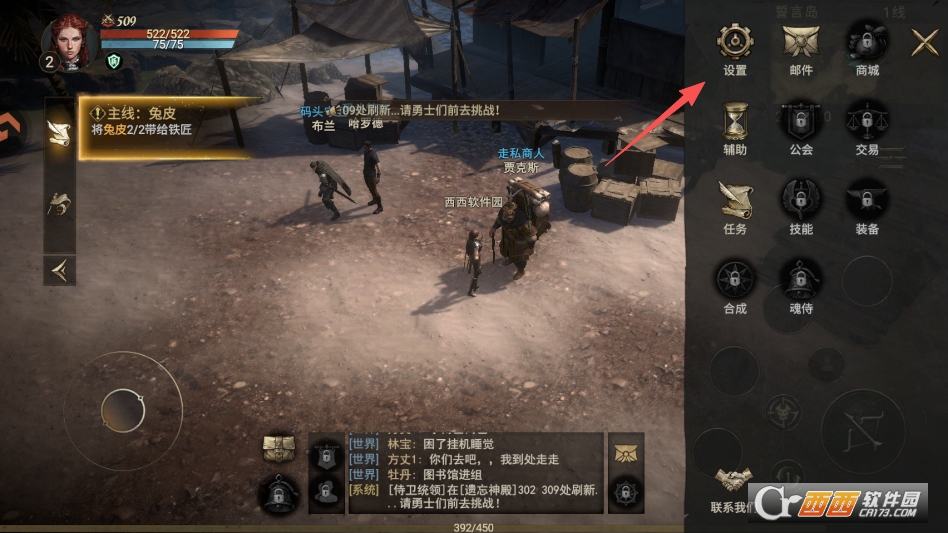This screenshot has height=533, width=948.
Task: Switch to the team tab under the quest scroll
Action: (x=60, y=205)
